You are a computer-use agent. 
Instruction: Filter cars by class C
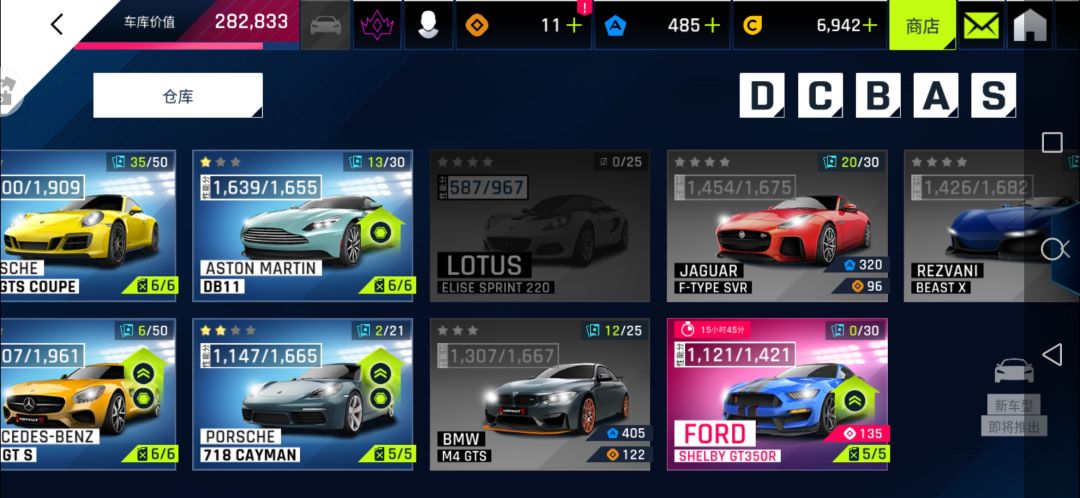pos(820,96)
